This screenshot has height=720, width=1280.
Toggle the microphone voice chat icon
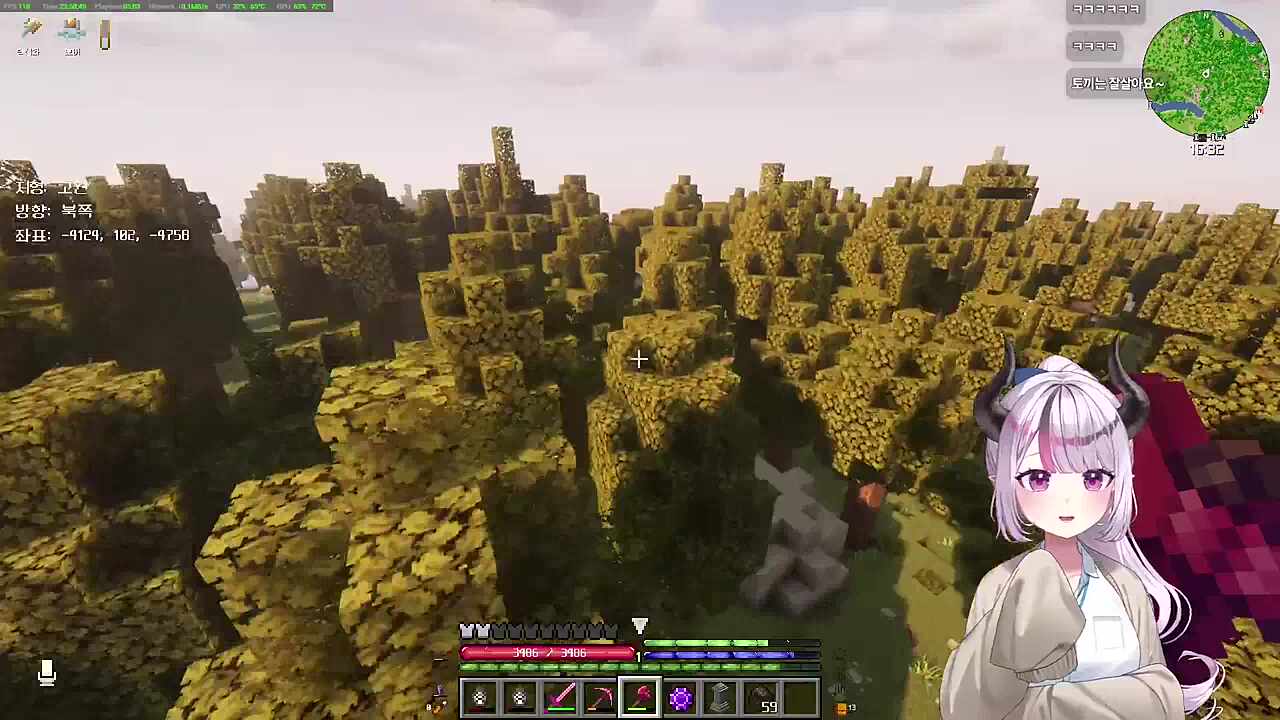coord(46,674)
